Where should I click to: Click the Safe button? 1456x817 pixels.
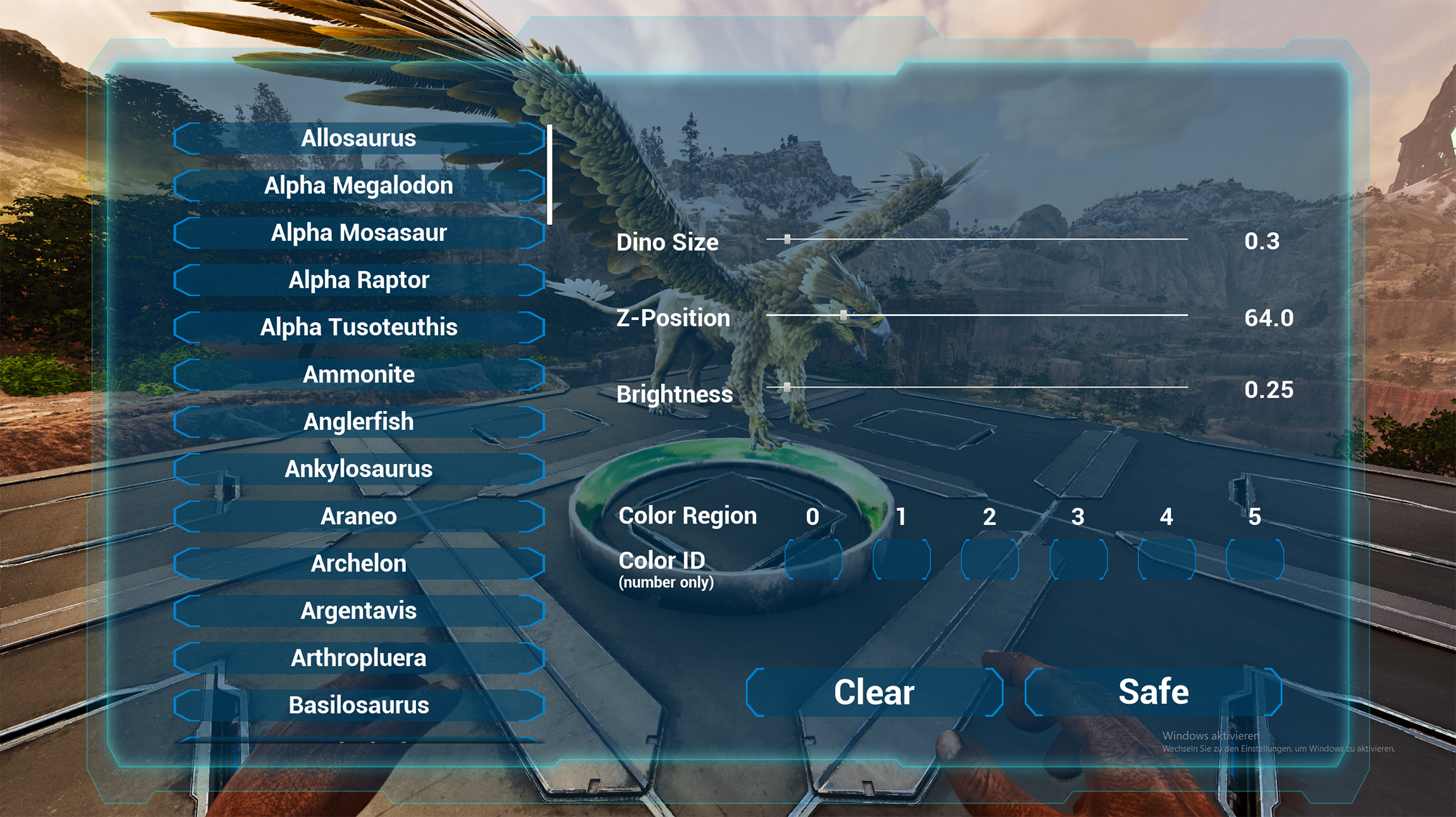[1153, 692]
